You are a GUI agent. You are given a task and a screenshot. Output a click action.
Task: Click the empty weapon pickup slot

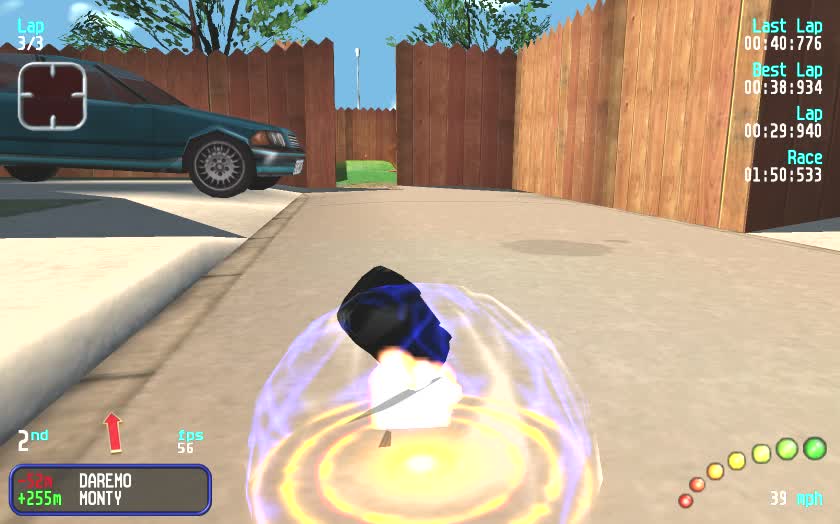click(52, 95)
